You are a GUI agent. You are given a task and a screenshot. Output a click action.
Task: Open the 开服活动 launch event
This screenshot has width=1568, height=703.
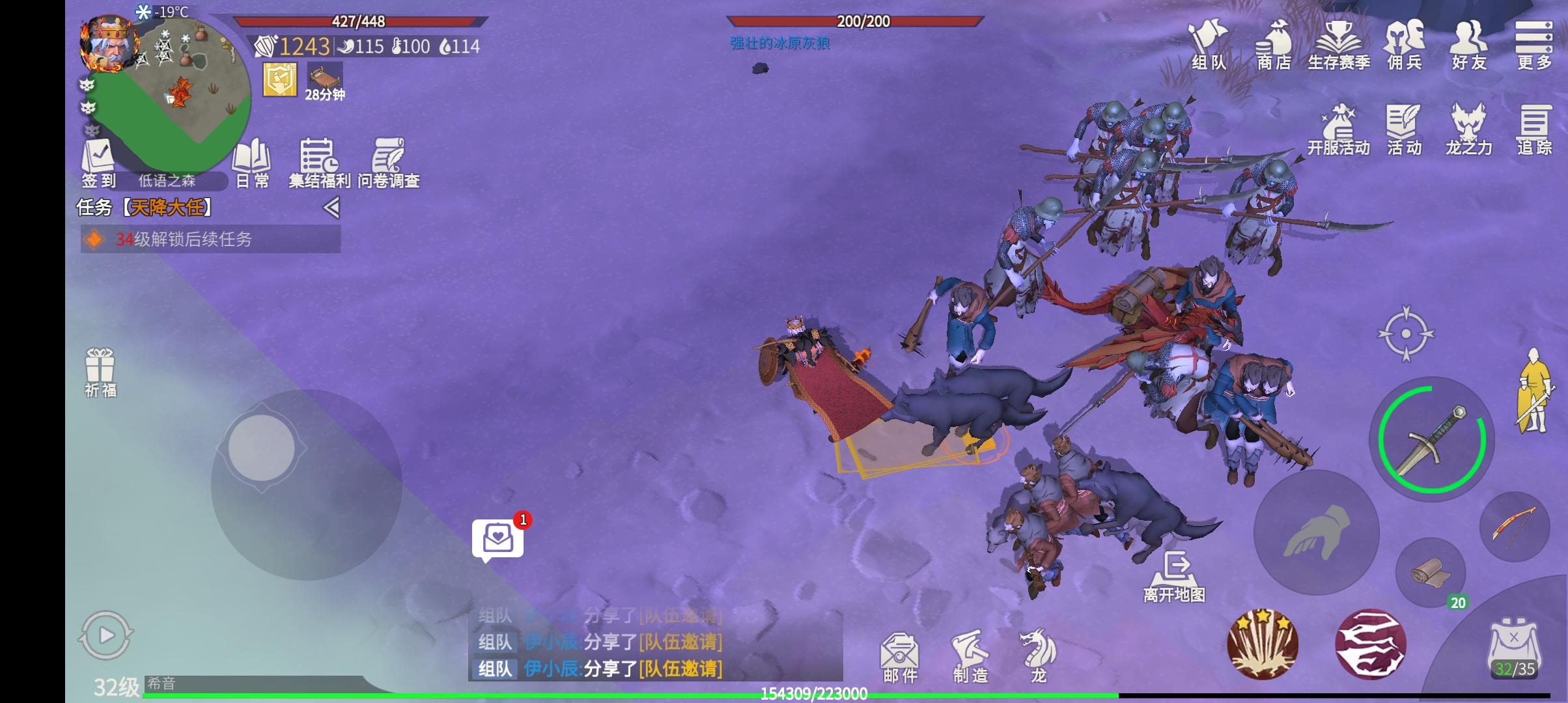[x=1339, y=130]
